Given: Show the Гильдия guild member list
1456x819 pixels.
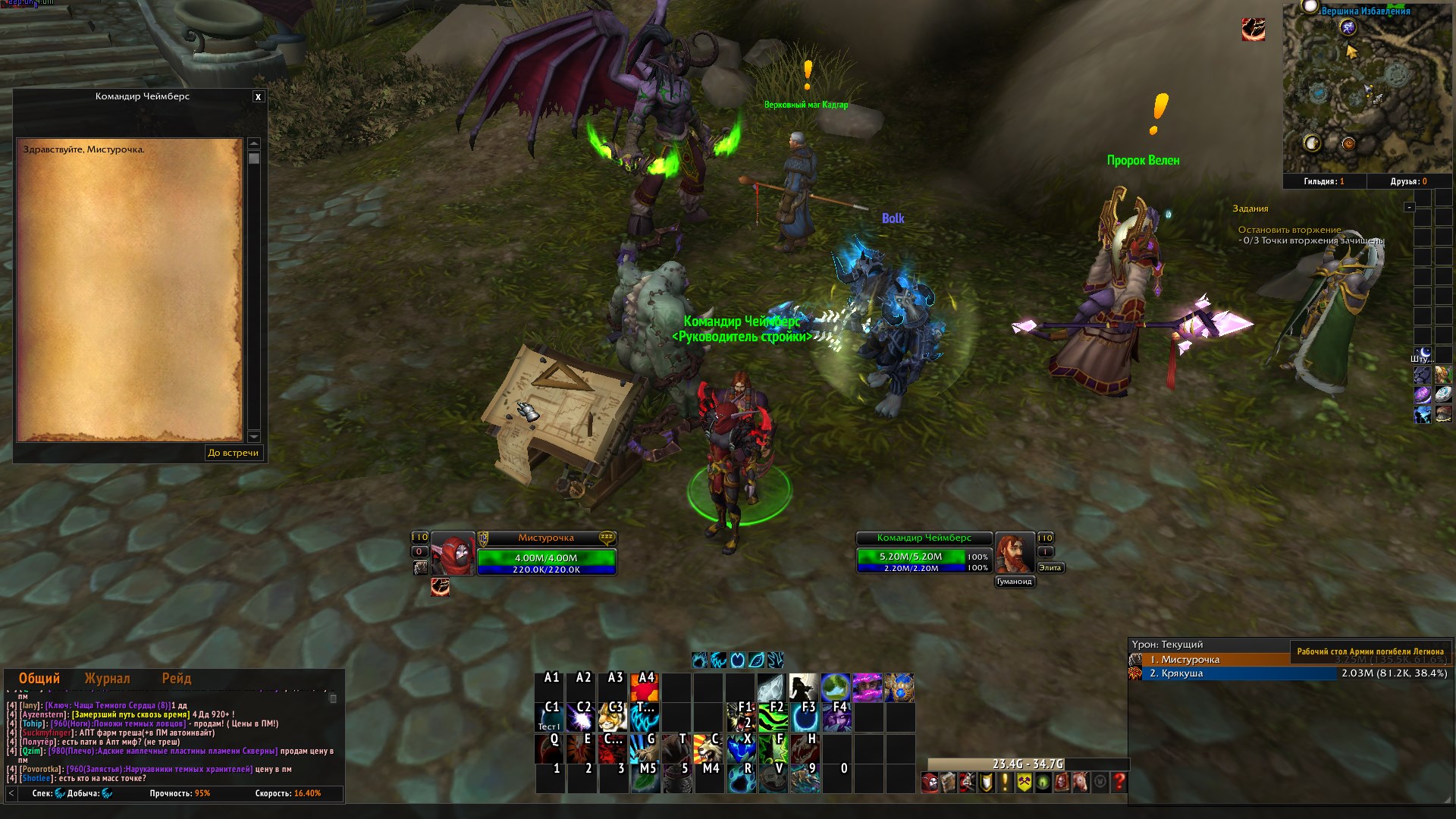Looking at the screenshot, I should tap(1324, 182).
